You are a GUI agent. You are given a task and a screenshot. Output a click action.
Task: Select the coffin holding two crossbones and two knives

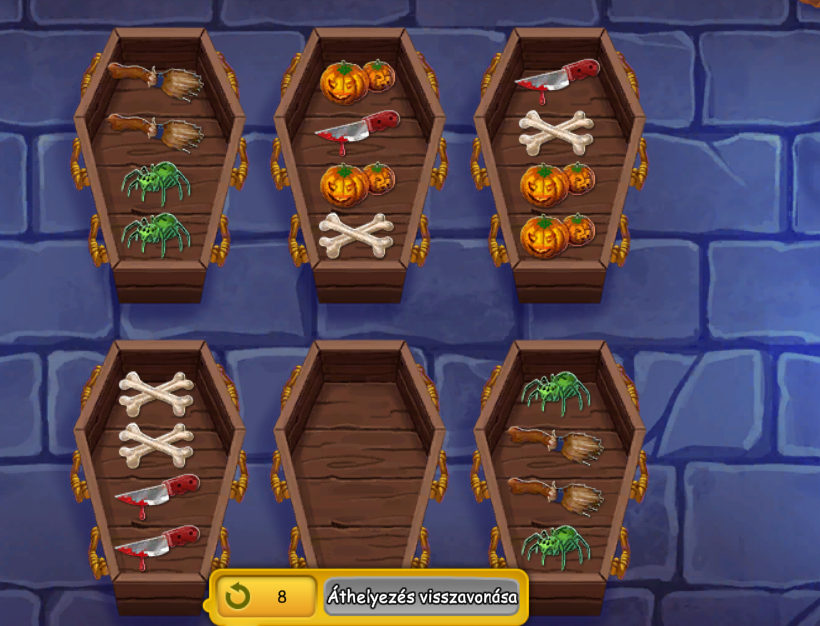pyautogui.click(x=159, y=470)
